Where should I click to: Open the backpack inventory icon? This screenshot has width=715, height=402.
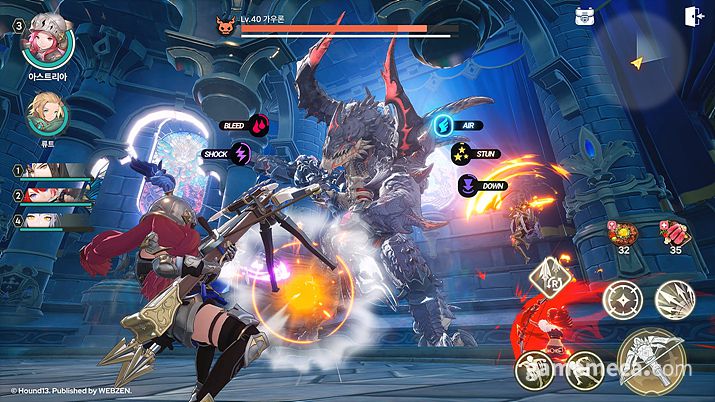pos(585,16)
